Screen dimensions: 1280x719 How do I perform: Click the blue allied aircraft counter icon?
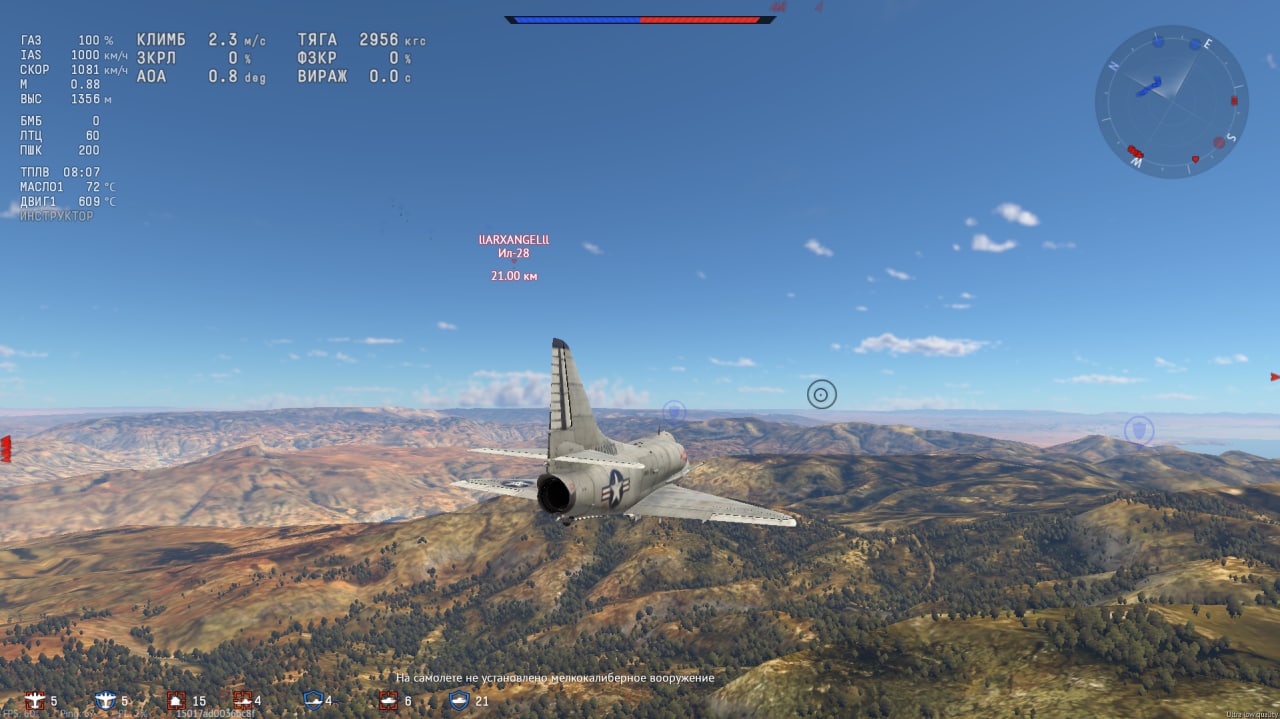coord(105,700)
